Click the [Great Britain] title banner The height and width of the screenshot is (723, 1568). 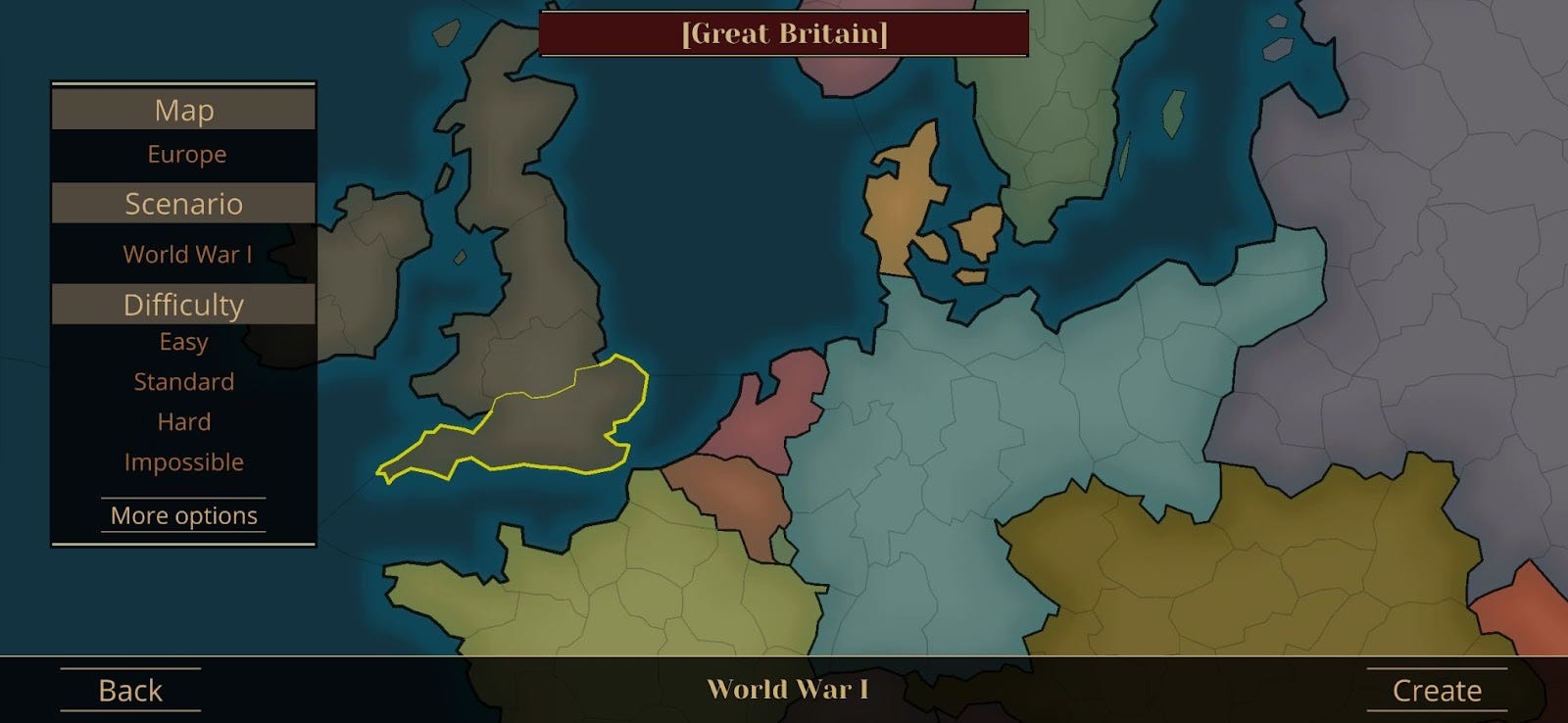[x=783, y=30]
